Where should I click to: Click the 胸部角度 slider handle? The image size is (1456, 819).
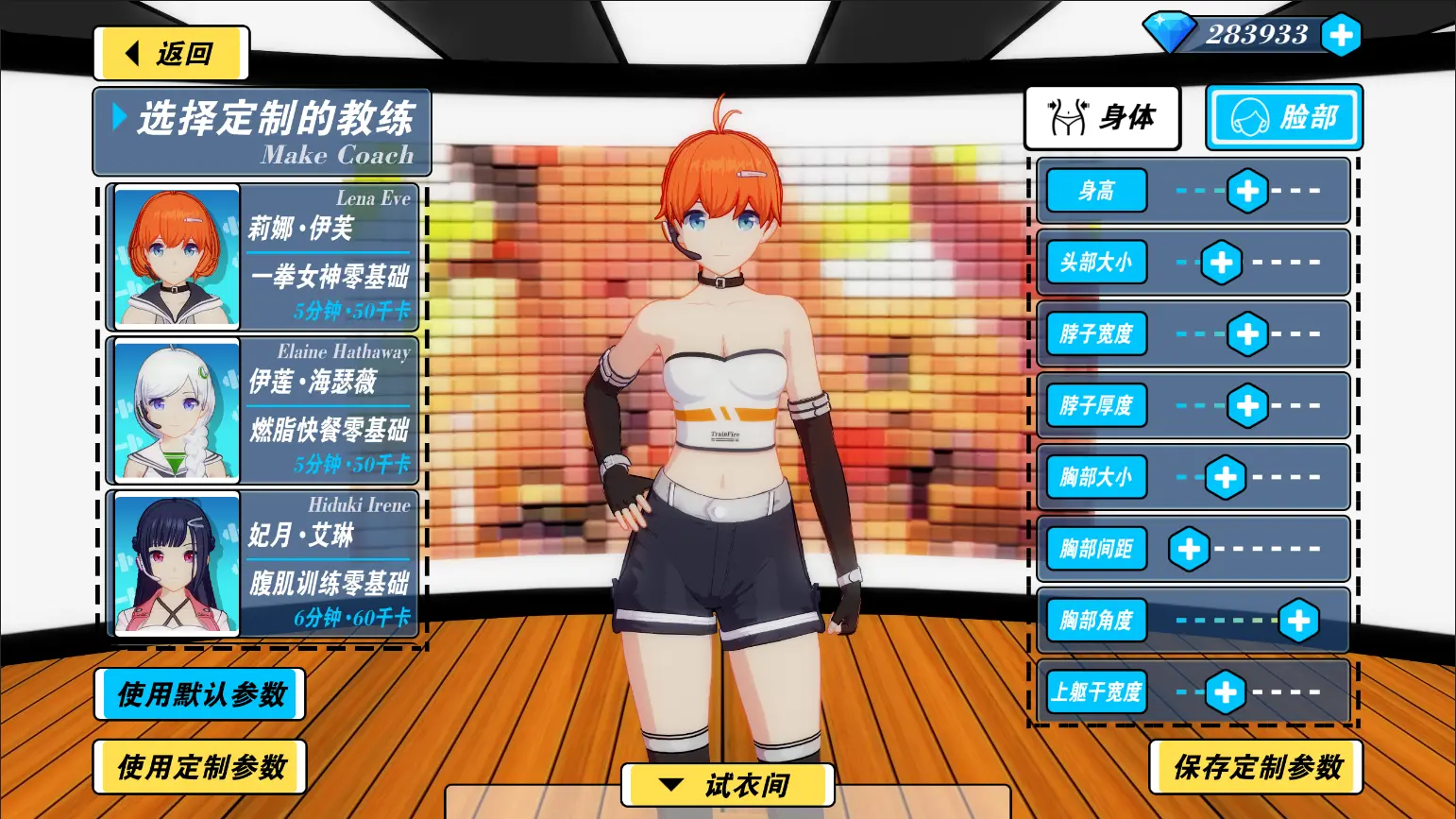pyautogui.click(x=1299, y=621)
